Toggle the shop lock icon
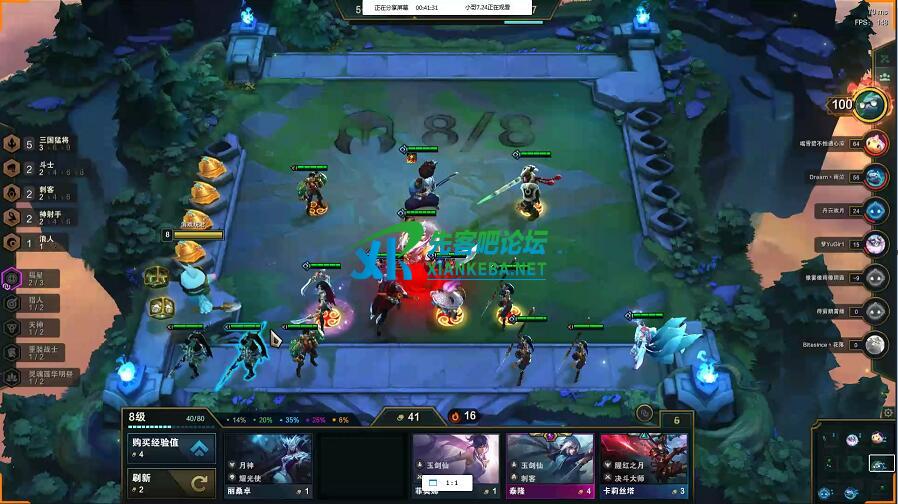 [645, 413]
